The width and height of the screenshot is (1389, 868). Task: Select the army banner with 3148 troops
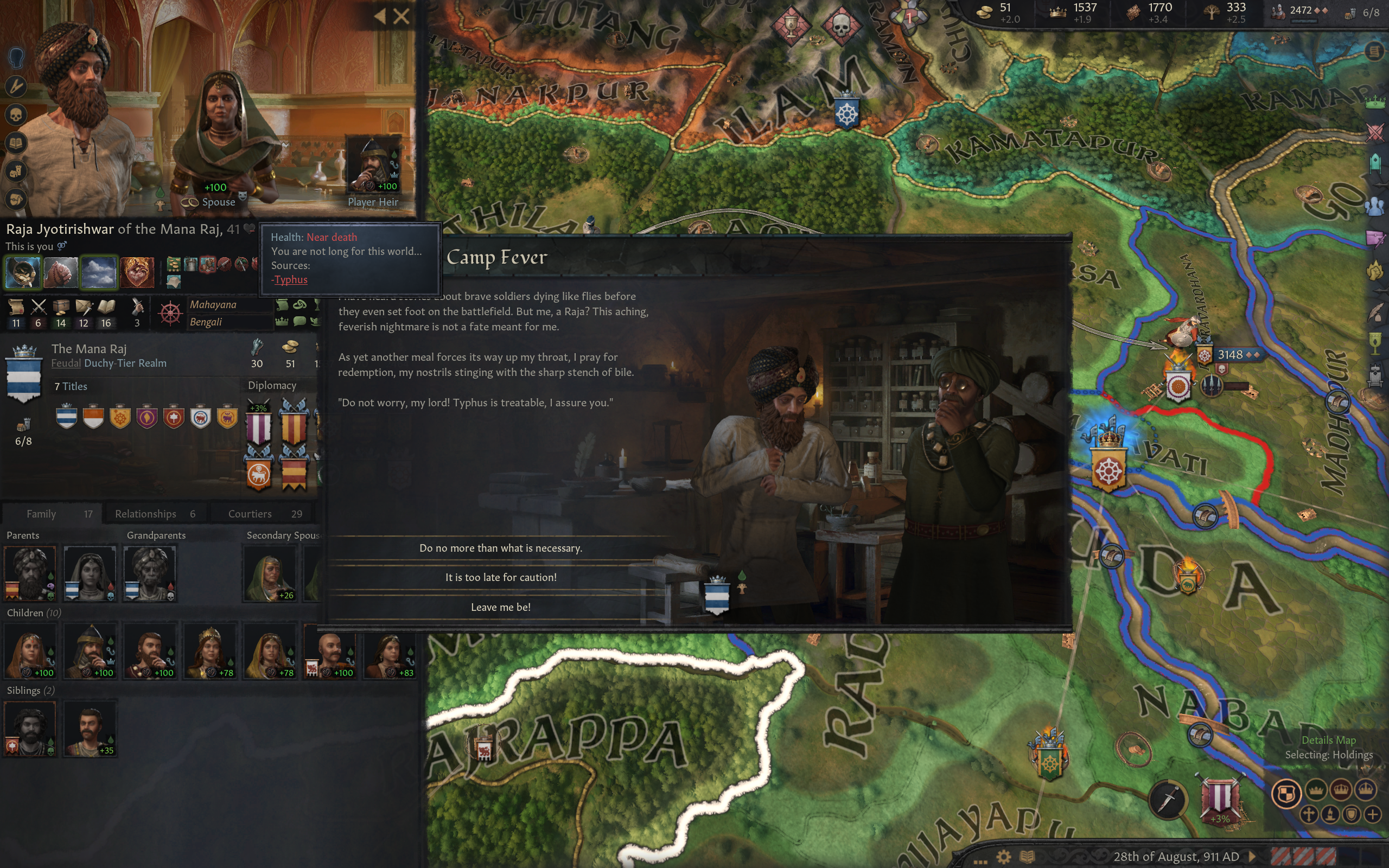pyautogui.click(x=1230, y=355)
